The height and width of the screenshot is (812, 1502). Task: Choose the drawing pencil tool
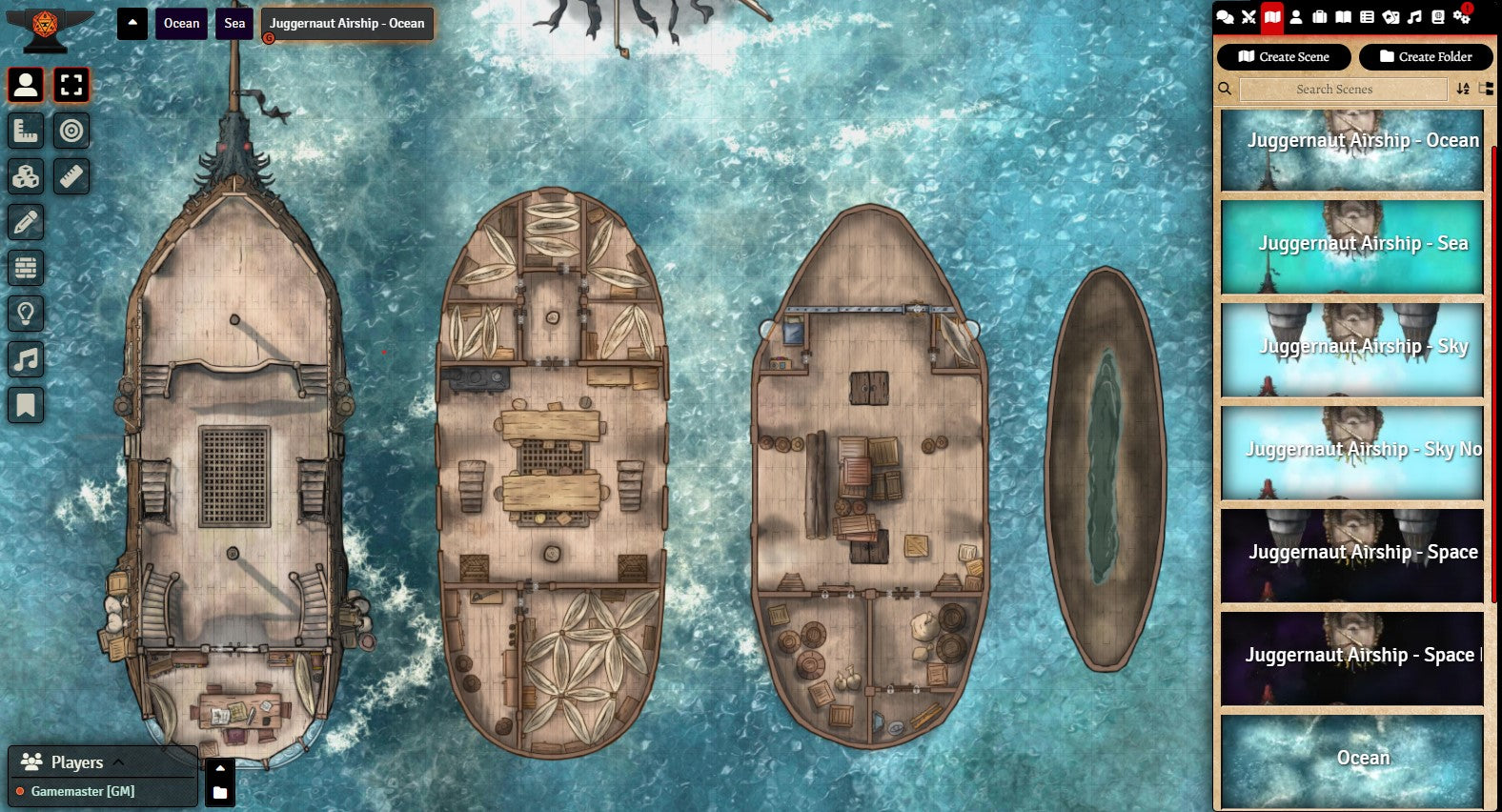[26, 222]
